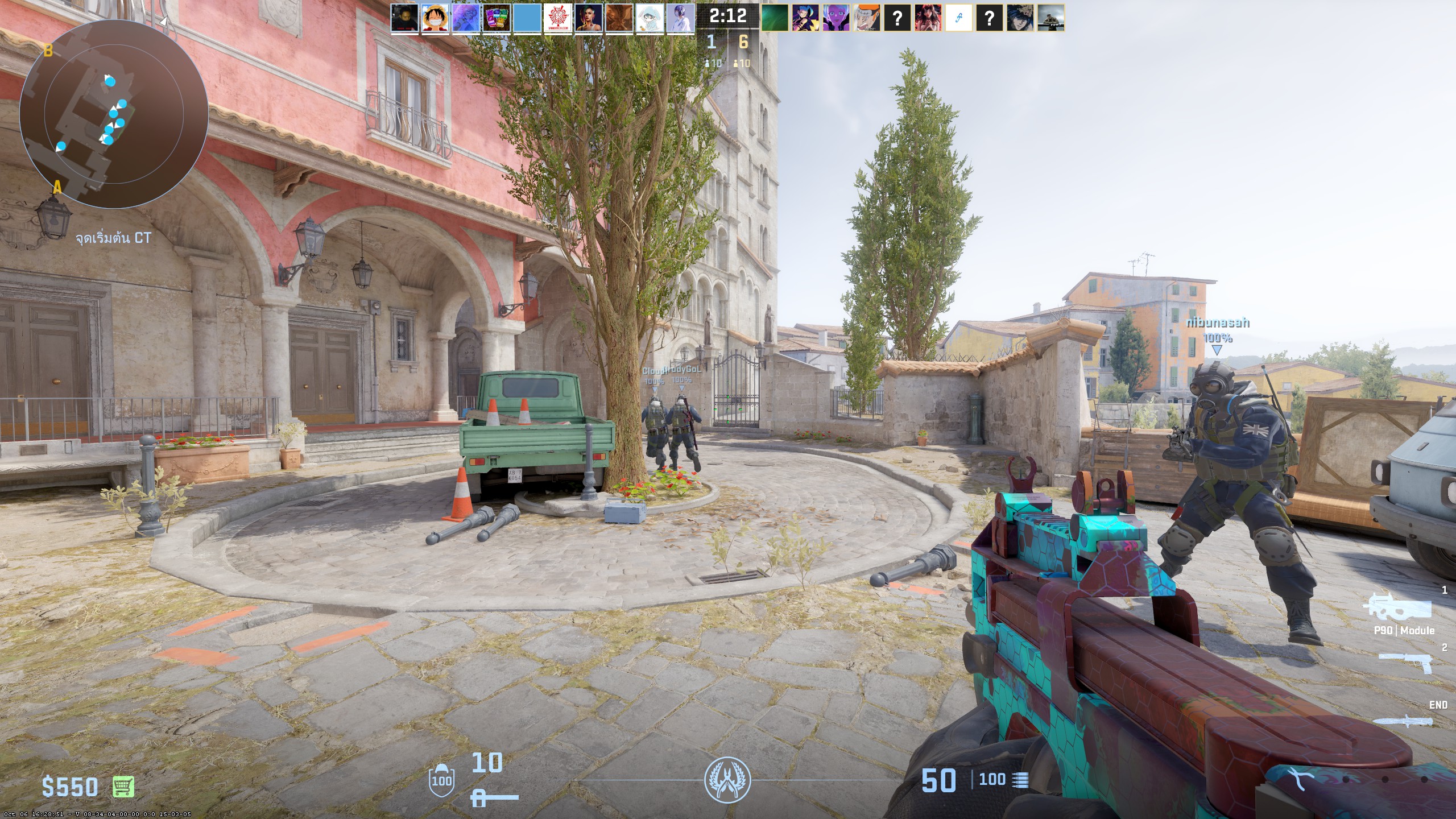The width and height of the screenshot is (1456, 819).
Task: Select the green swirl enemy avatar
Action: coord(775,18)
